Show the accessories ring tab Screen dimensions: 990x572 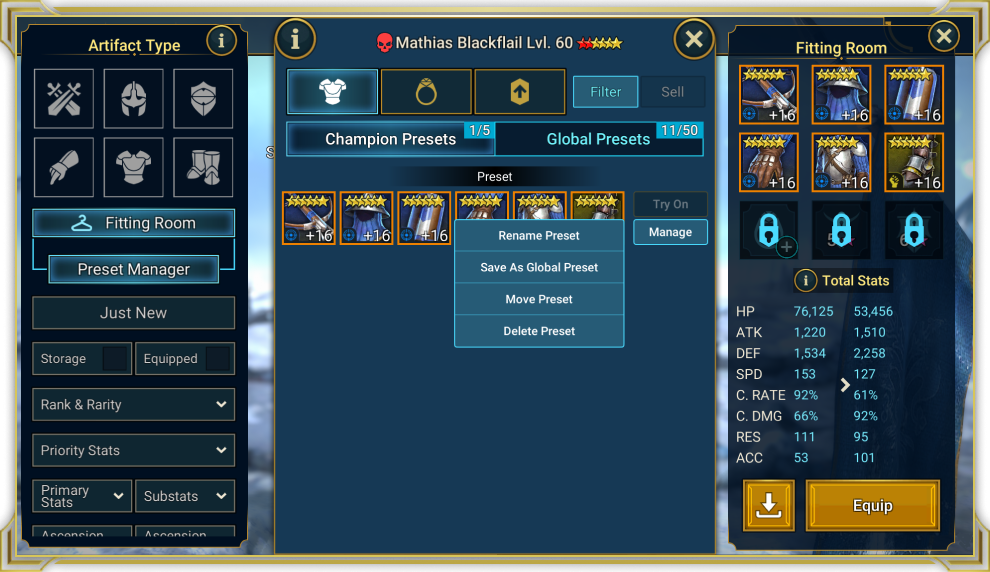426,92
